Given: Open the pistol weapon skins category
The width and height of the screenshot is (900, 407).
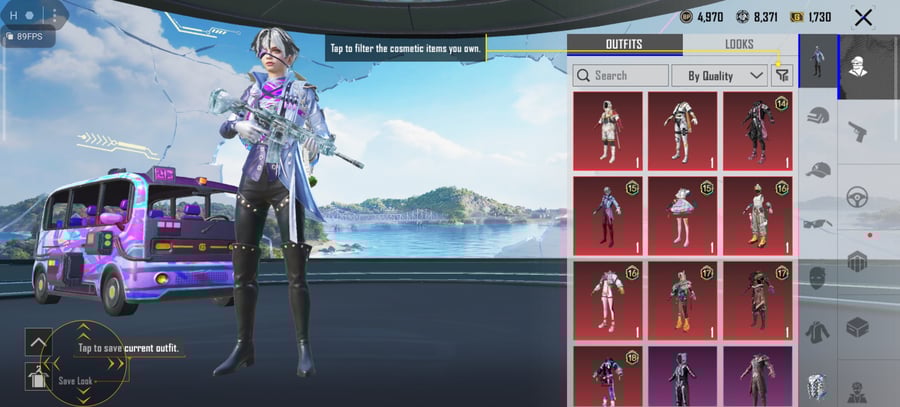Looking at the screenshot, I should (x=857, y=131).
